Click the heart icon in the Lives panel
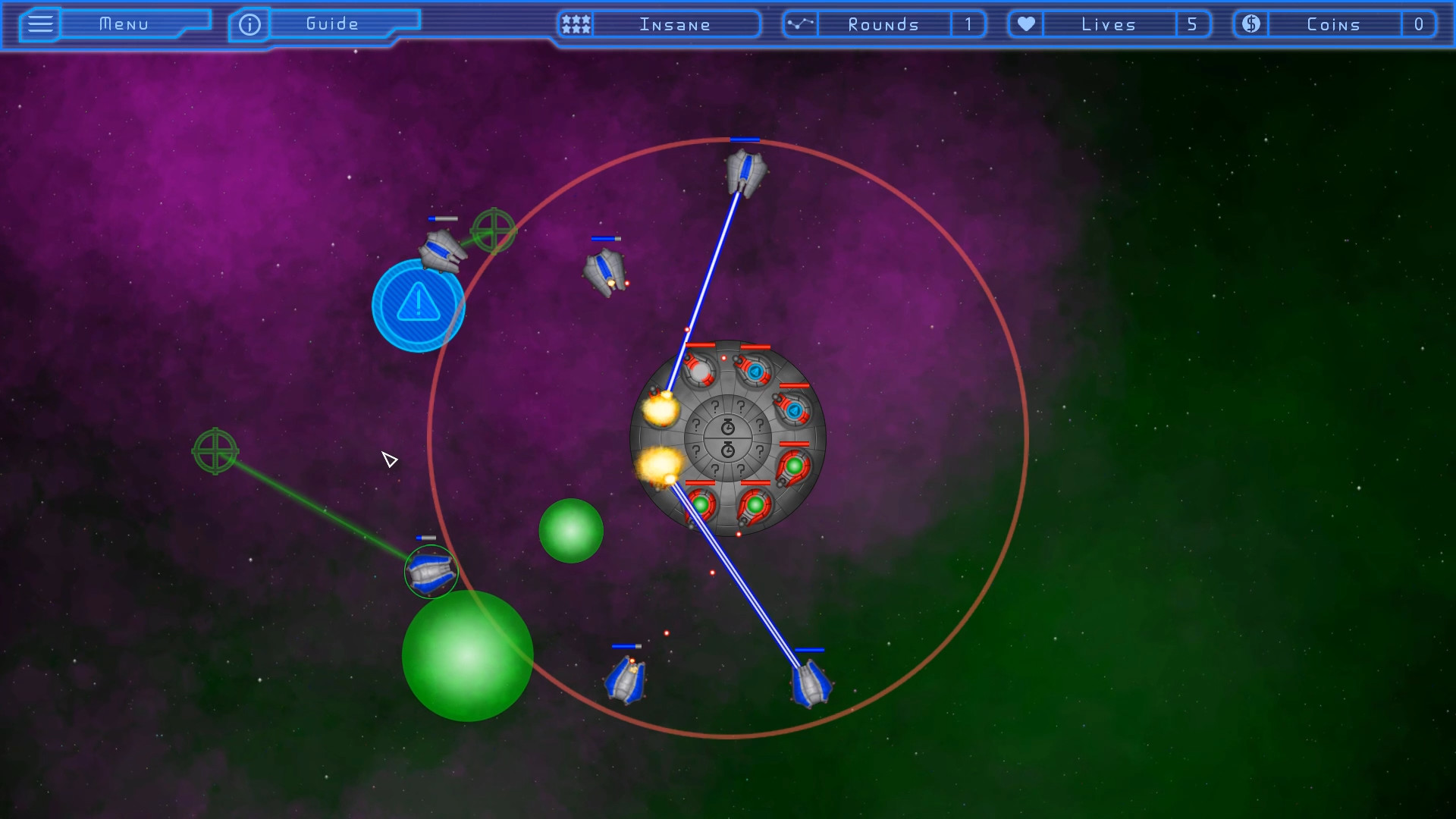This screenshot has height=819, width=1456. pyautogui.click(x=1025, y=24)
